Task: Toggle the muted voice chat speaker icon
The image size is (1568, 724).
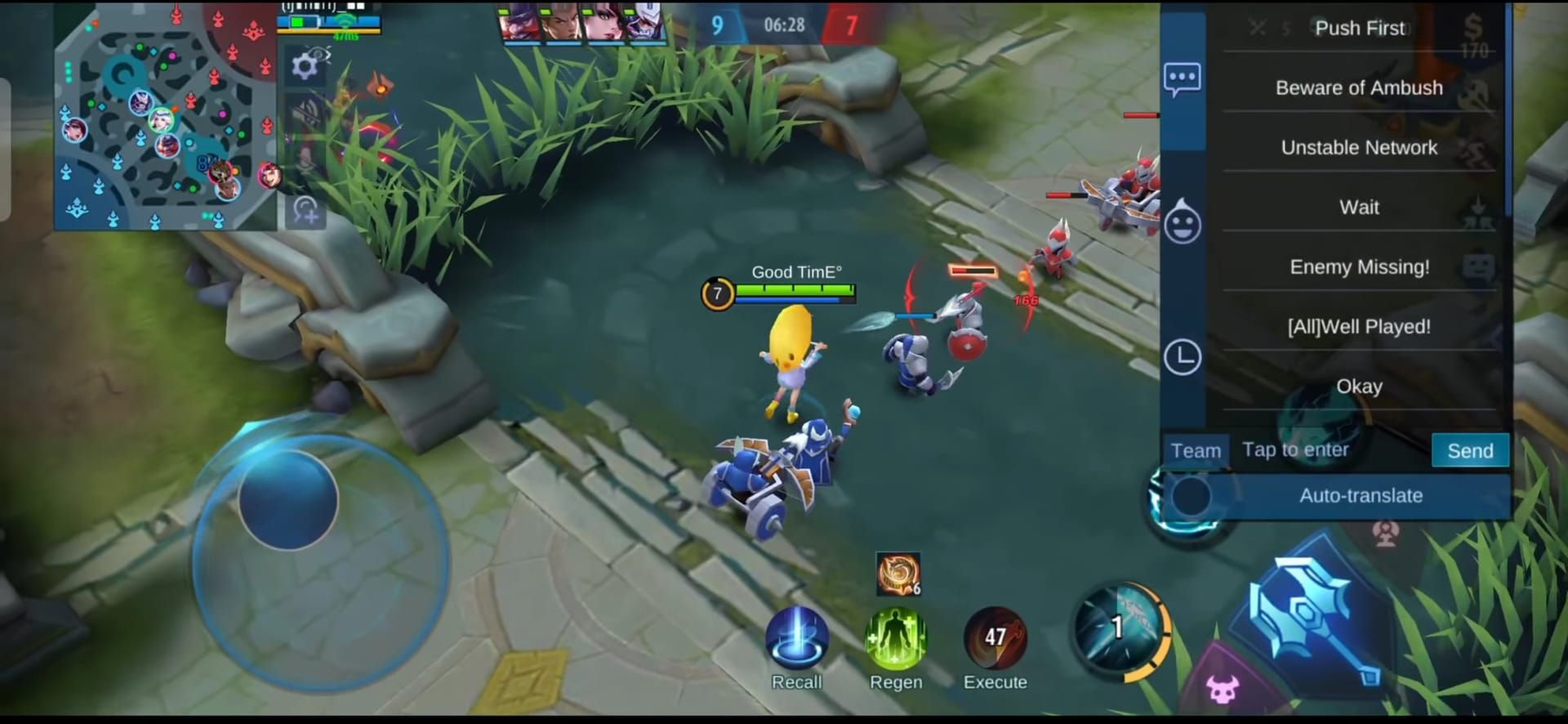Action: tap(305, 111)
